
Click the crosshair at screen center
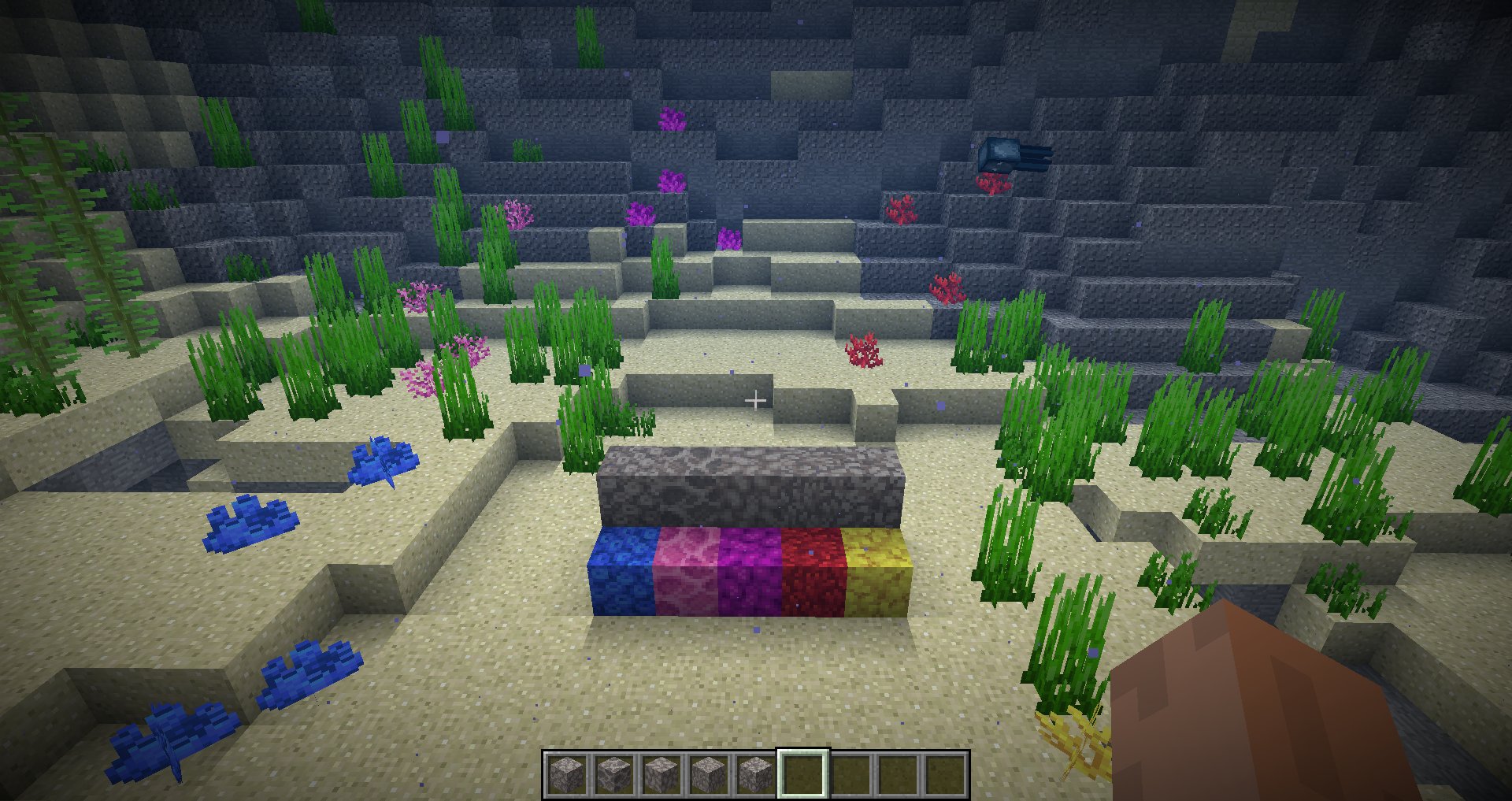pos(756,400)
